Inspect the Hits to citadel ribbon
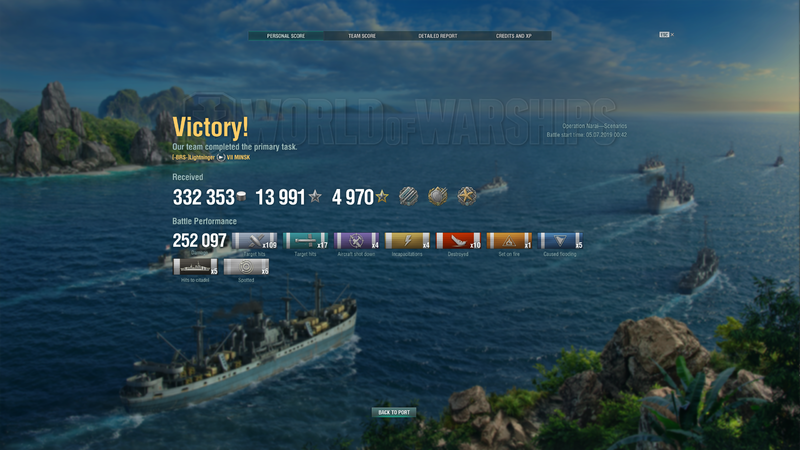This screenshot has height=450, width=800. (x=195, y=267)
